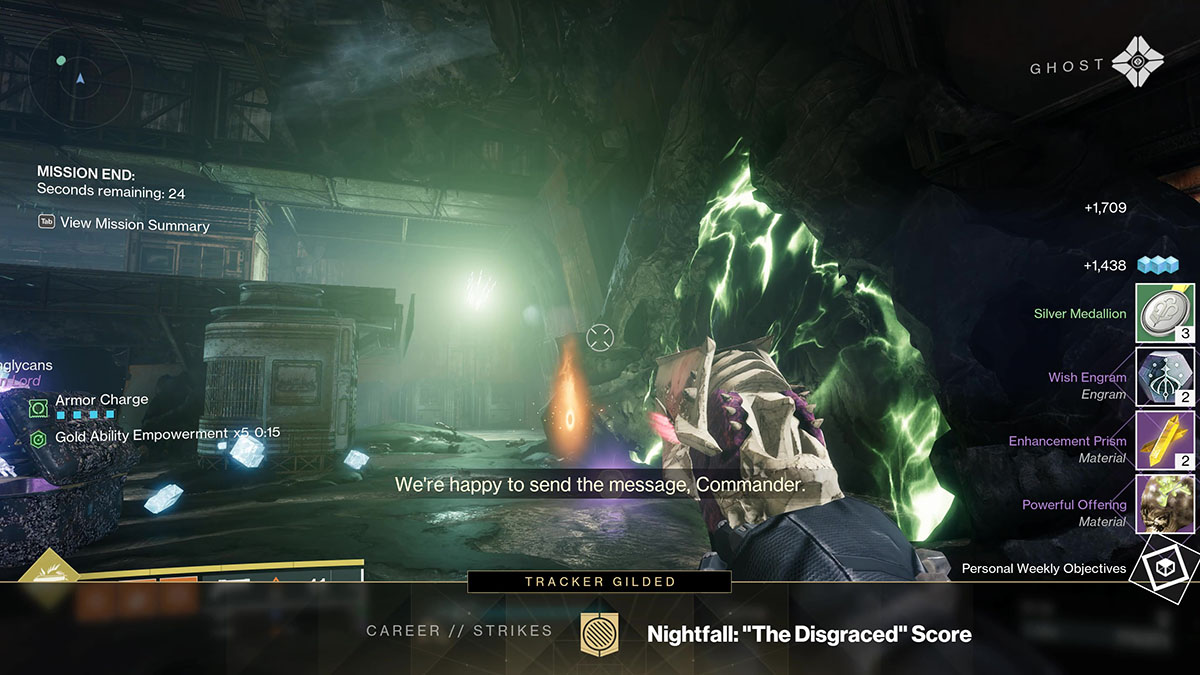Open the View Mission Summary option
1200x675 pixels.
[x=134, y=224]
